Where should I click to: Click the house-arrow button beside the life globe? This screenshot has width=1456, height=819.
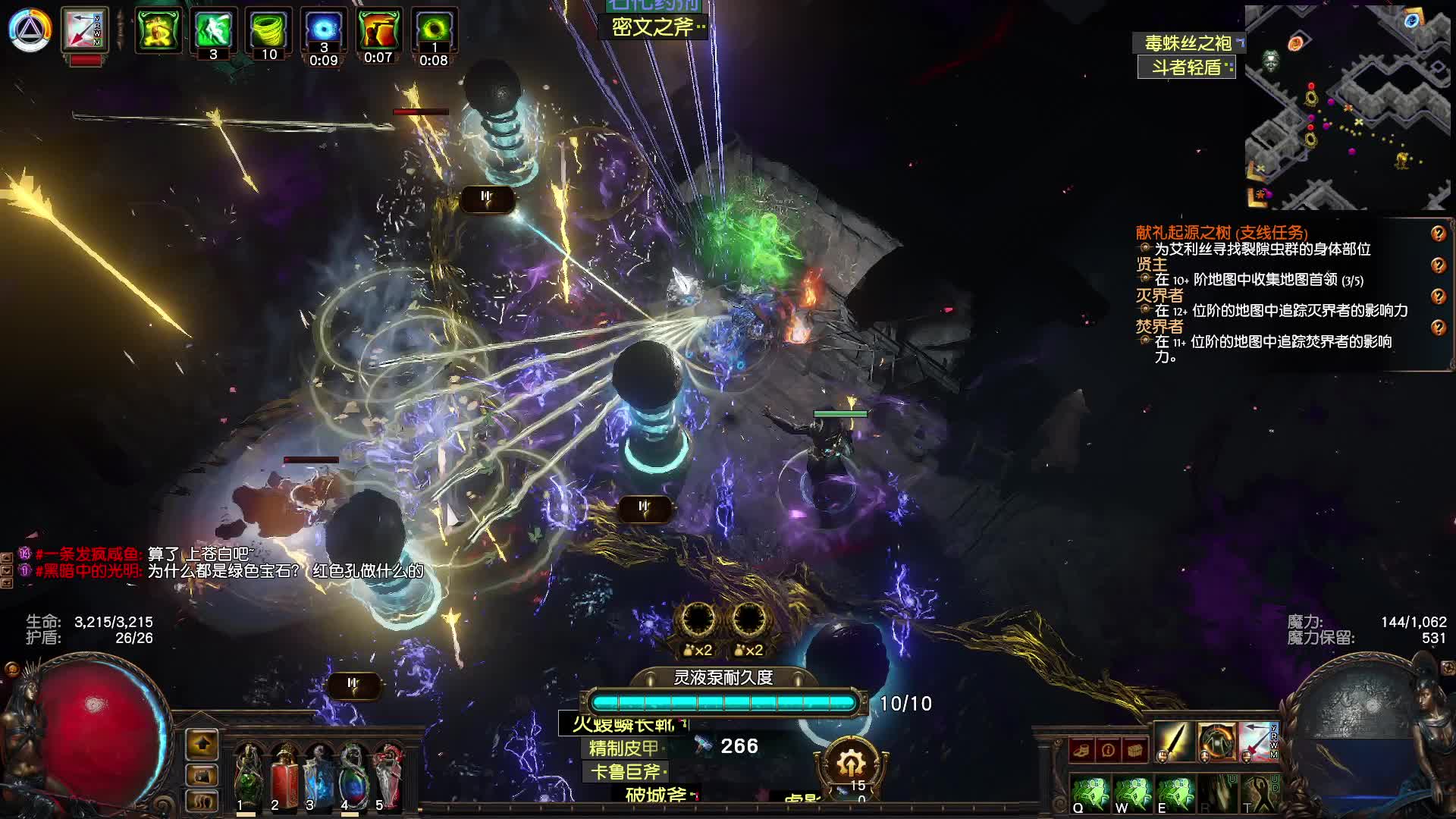tap(202, 744)
